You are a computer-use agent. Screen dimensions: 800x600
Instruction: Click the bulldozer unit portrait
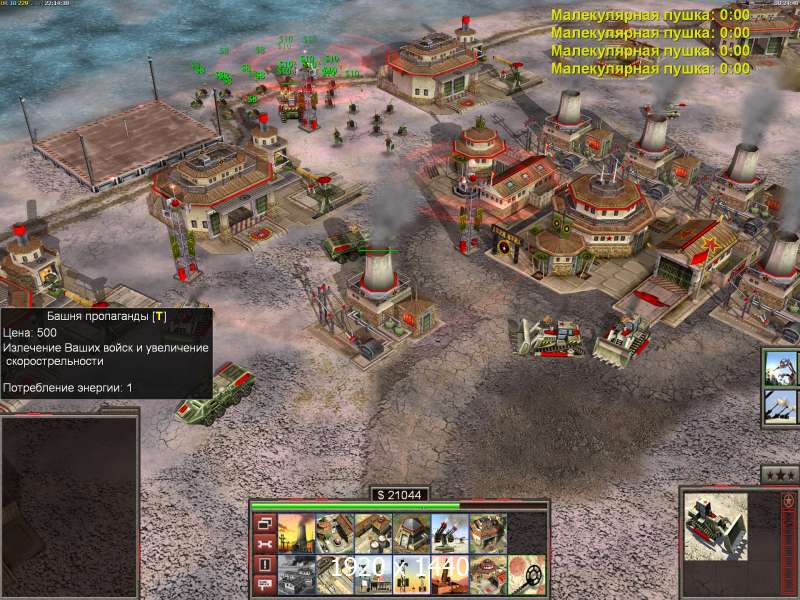click(x=718, y=524)
